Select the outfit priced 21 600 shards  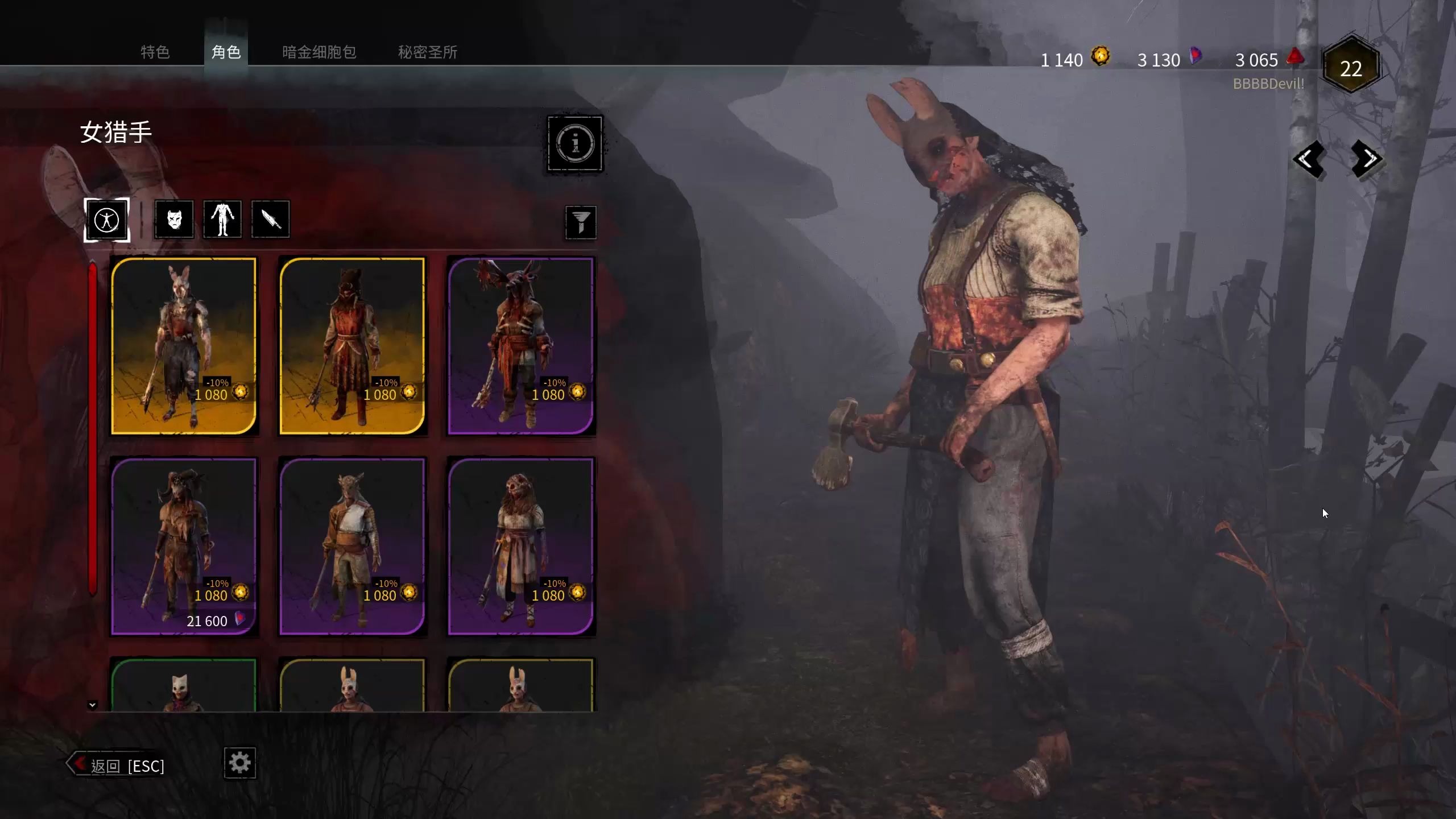[184, 546]
